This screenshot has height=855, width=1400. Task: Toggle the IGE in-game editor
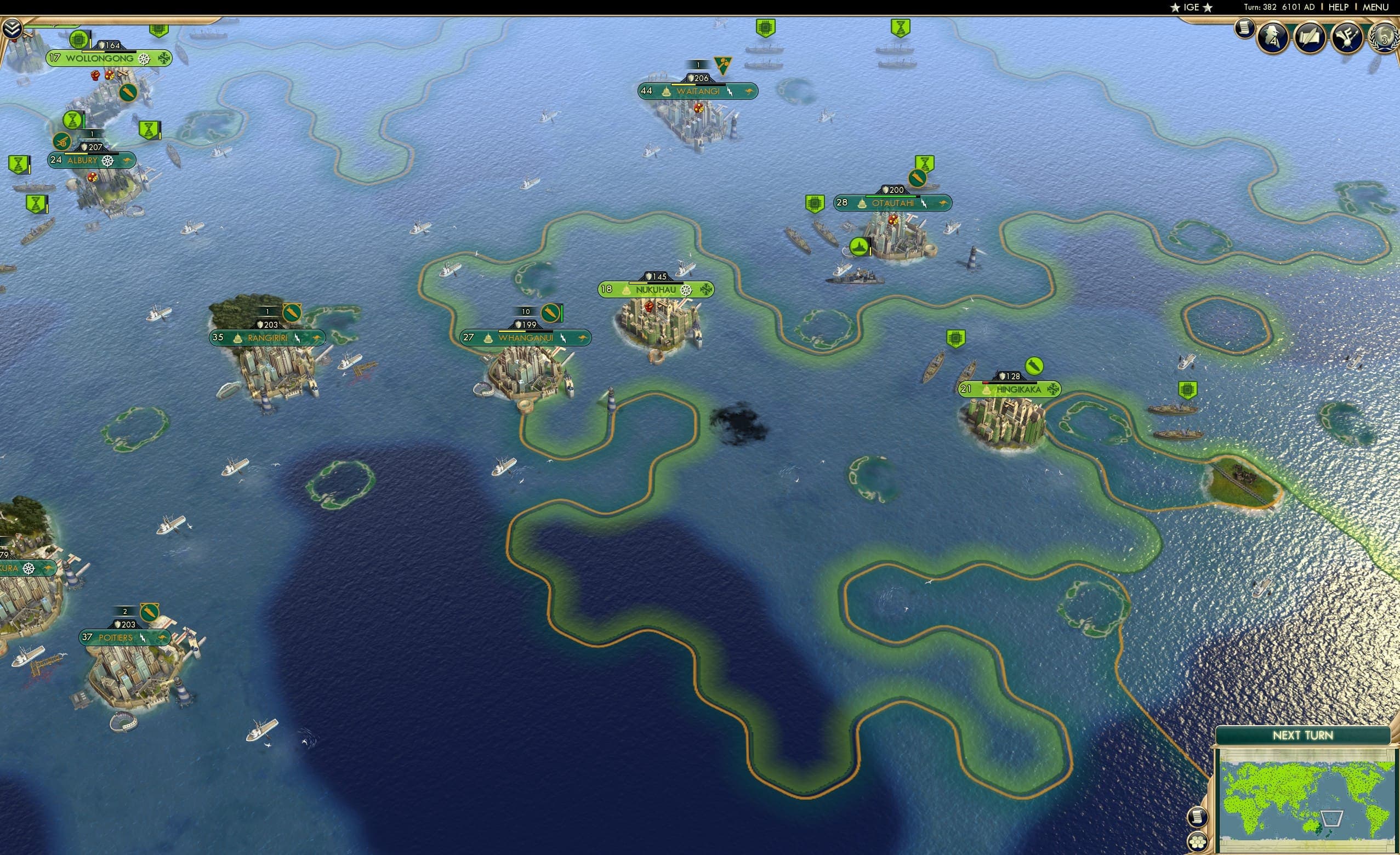[1192, 7]
